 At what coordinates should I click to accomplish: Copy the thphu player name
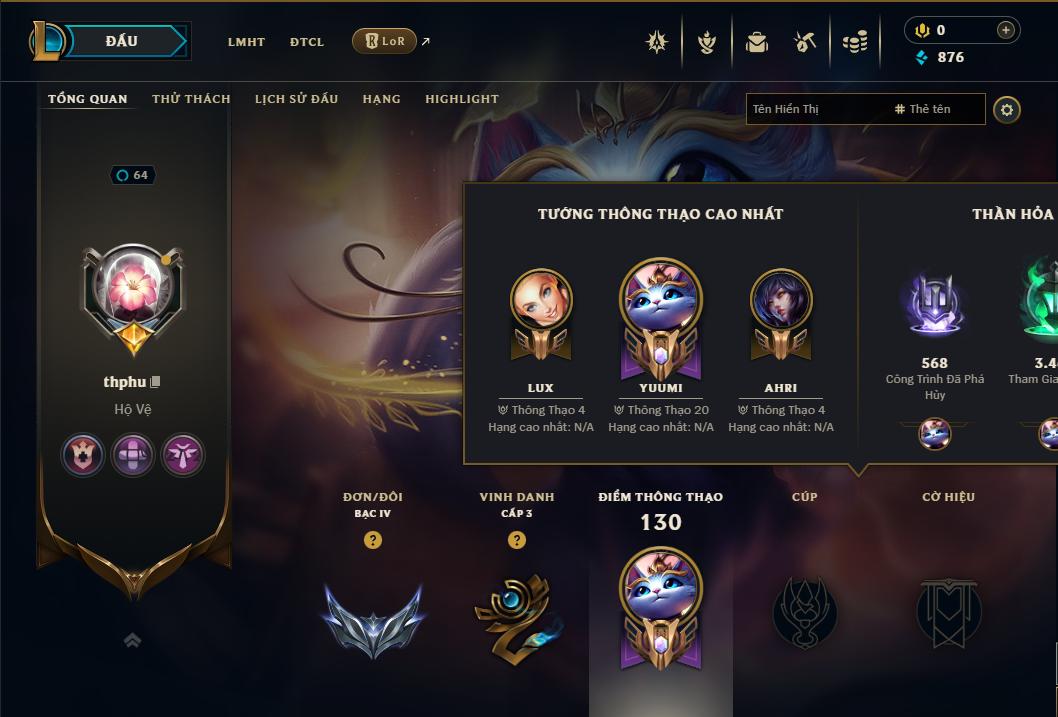(156, 382)
